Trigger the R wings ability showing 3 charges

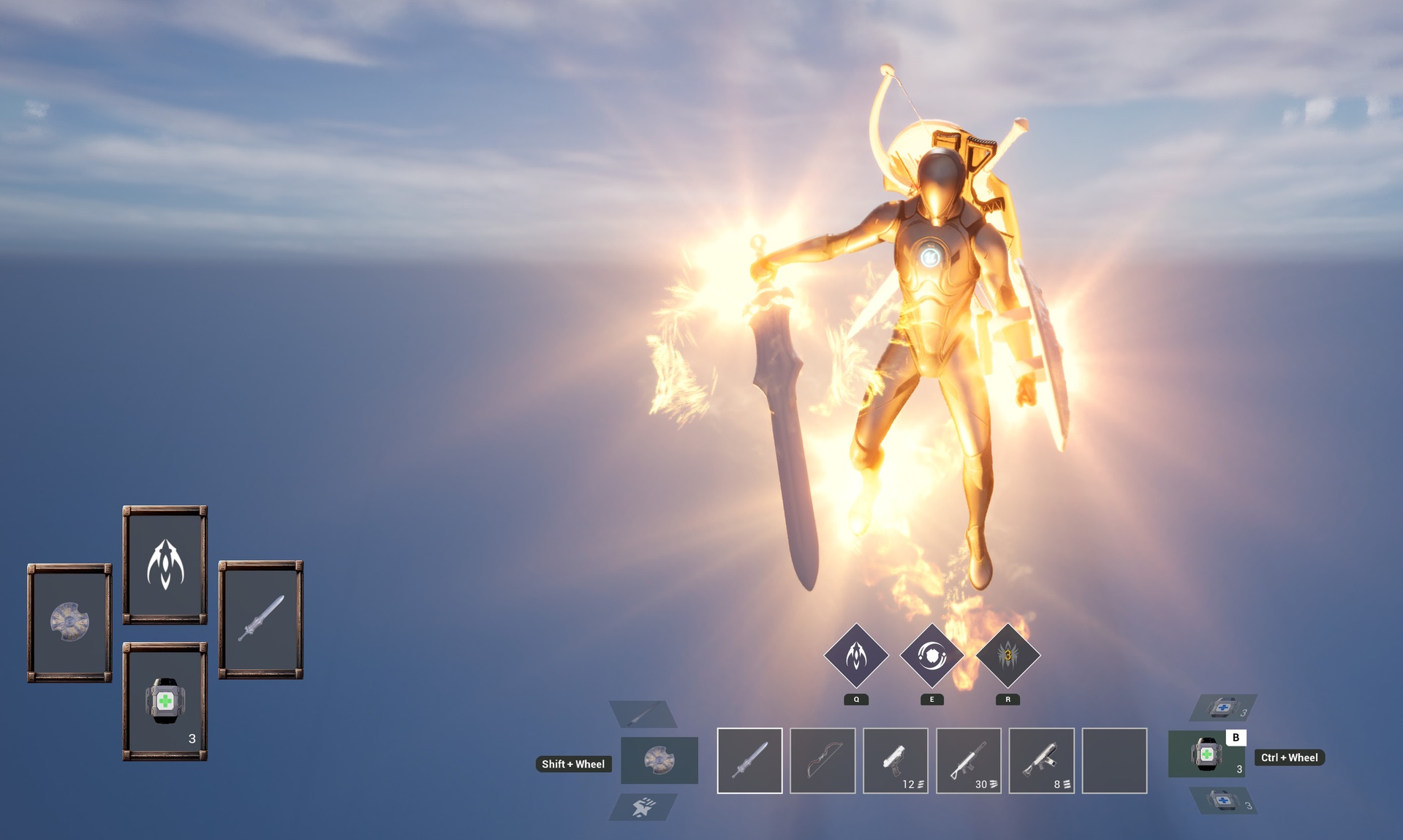[x=1007, y=657]
